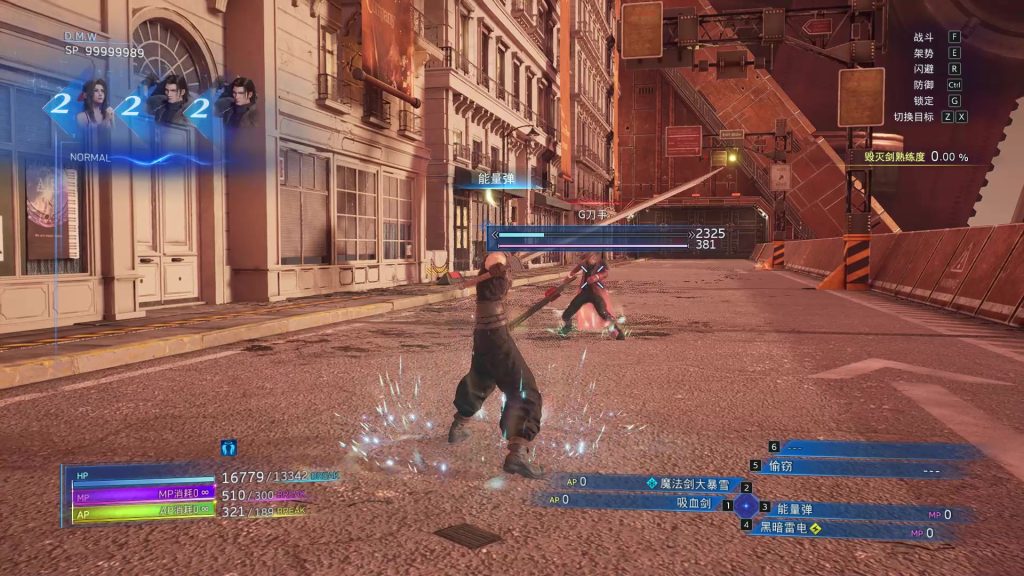The width and height of the screenshot is (1024, 576).
Task: Use the 偷窃 steal command
Action: pyautogui.click(x=779, y=466)
